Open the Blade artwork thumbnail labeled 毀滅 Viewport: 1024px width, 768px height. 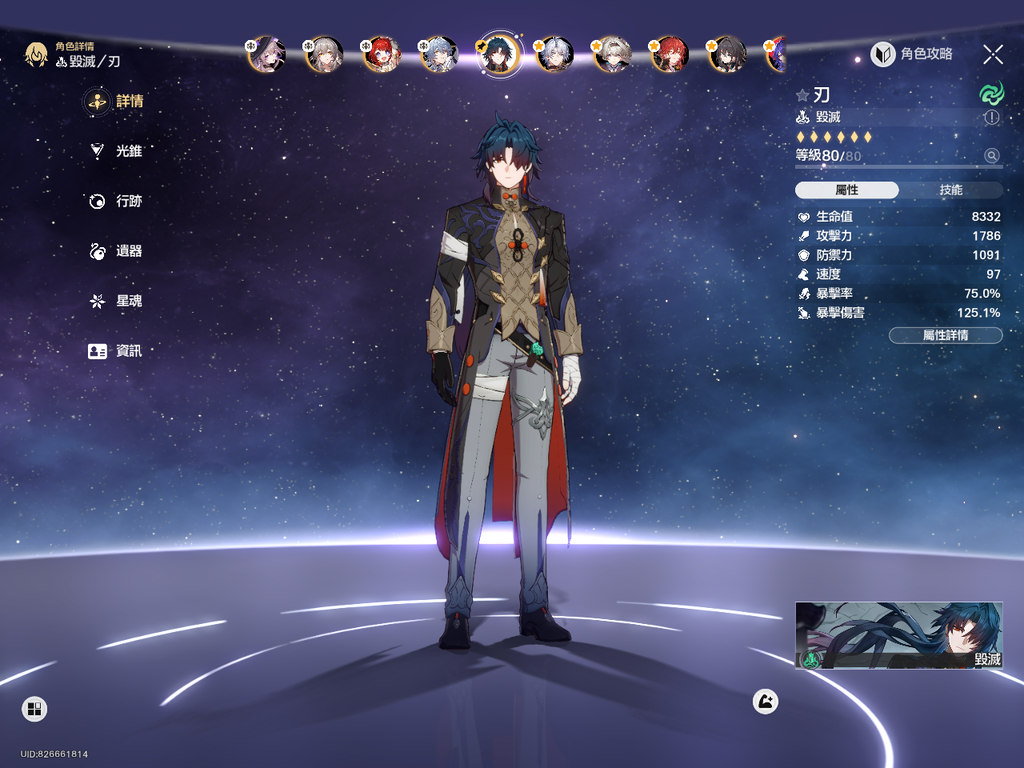pos(899,635)
